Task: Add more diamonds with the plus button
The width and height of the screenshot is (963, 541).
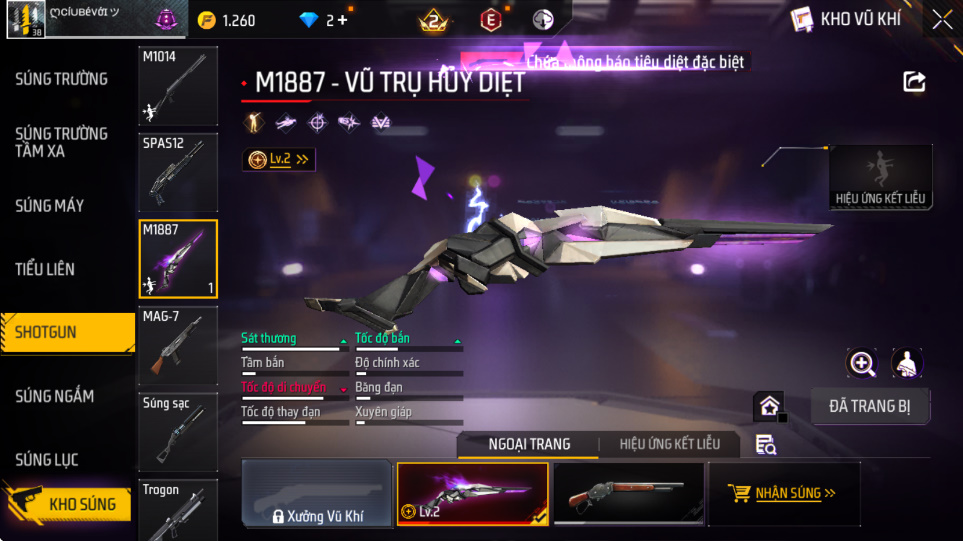Action: click(343, 20)
